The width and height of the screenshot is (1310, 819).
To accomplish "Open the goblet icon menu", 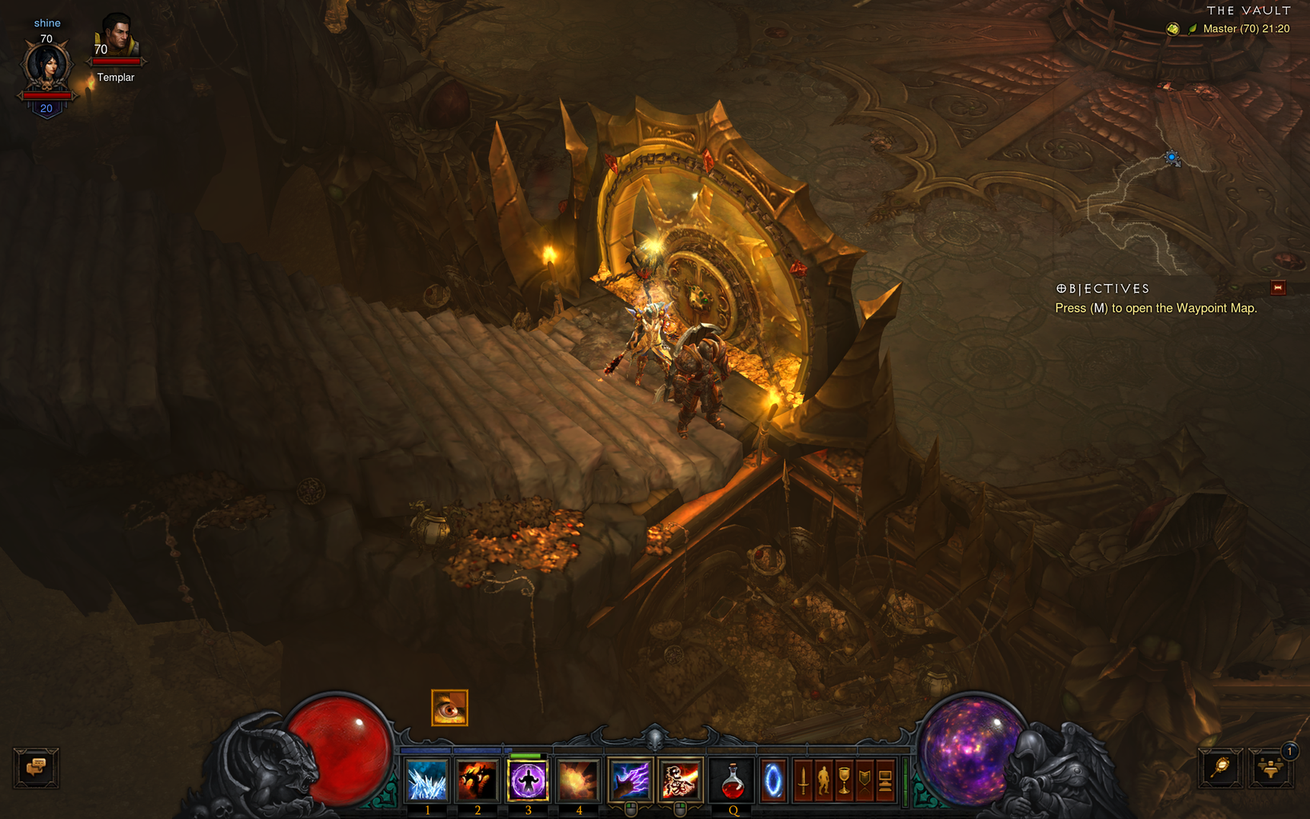I will tap(845, 780).
